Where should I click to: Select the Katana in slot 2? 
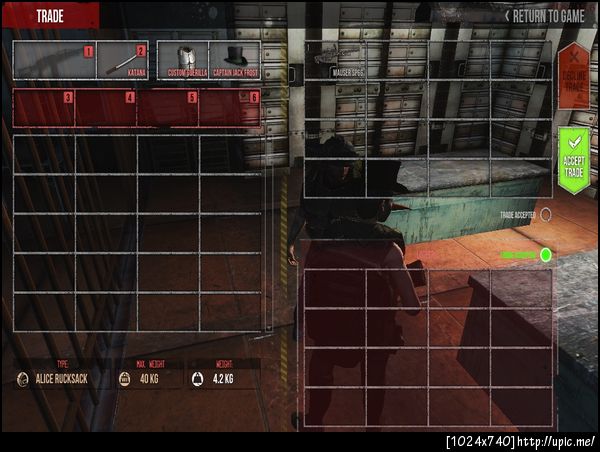tap(123, 60)
